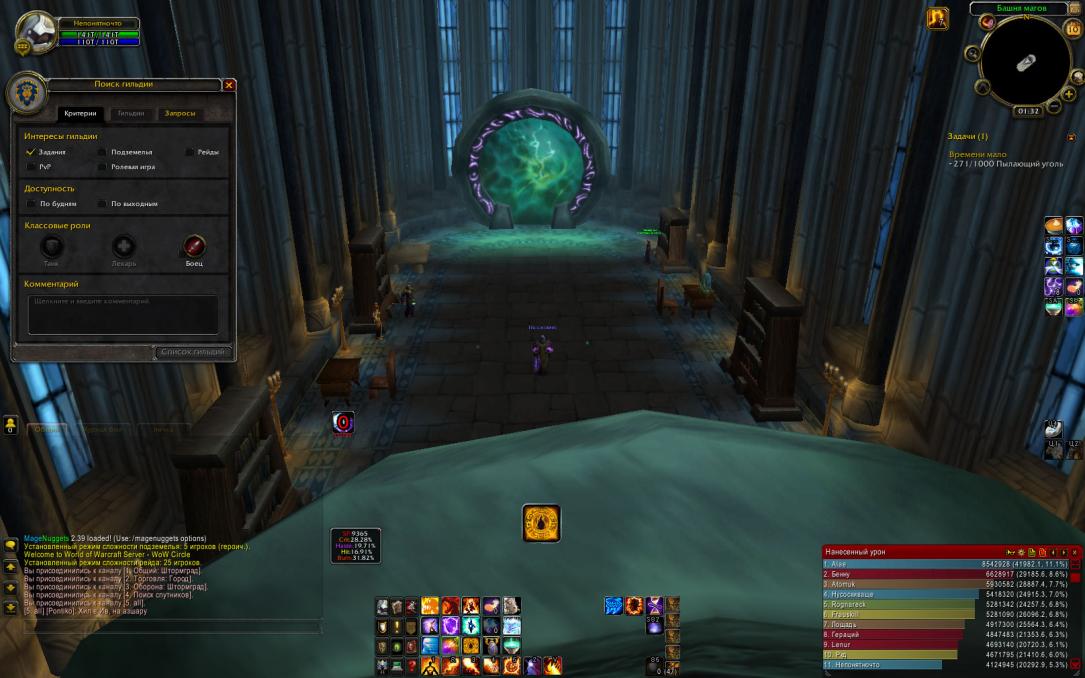
Task: Toggle the Задания guild interest checkbox
Action: pyautogui.click(x=31, y=152)
